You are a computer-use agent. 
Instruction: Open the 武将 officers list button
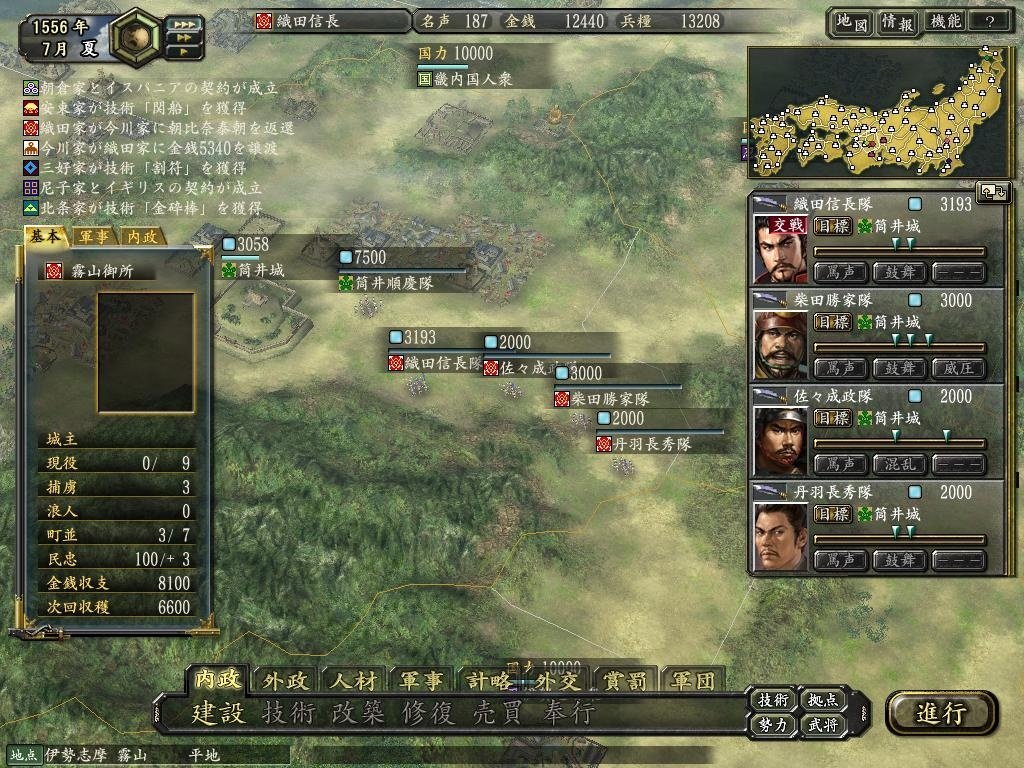click(x=823, y=725)
